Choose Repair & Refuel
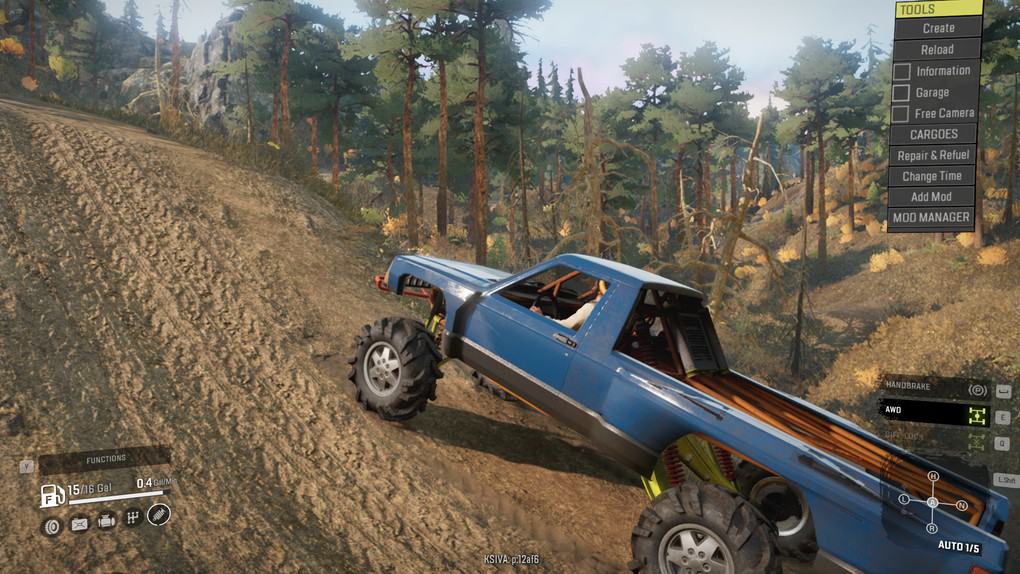Image resolution: width=1020 pixels, height=574 pixels. click(x=933, y=155)
